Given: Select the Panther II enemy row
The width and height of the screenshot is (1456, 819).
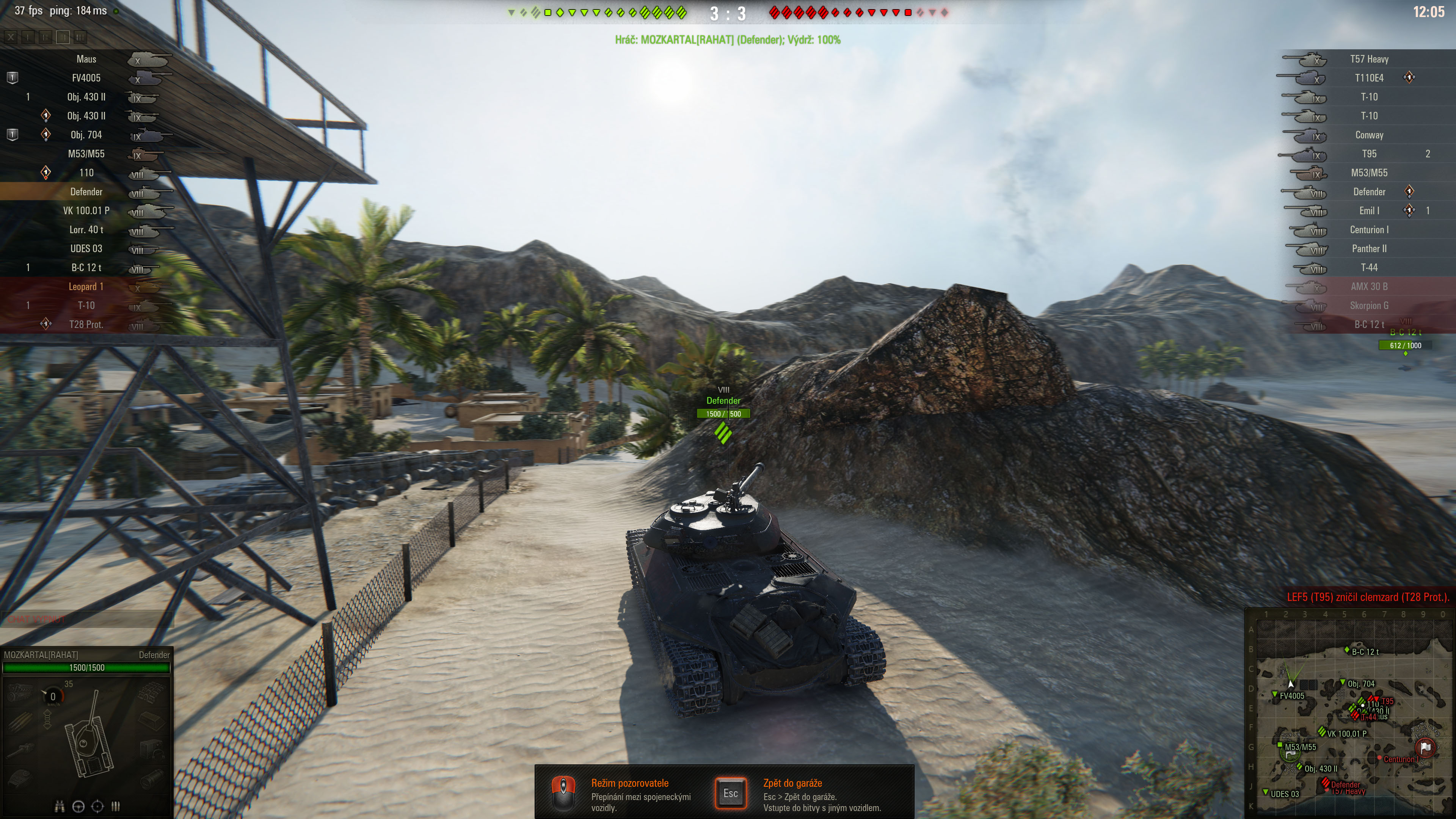Looking at the screenshot, I should [1368, 249].
